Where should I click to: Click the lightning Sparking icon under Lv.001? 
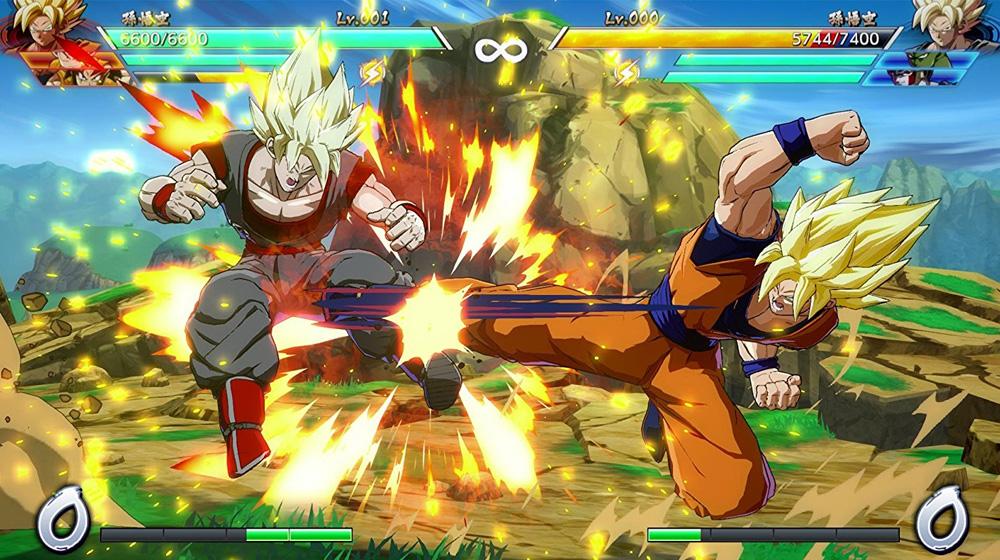tap(372, 72)
